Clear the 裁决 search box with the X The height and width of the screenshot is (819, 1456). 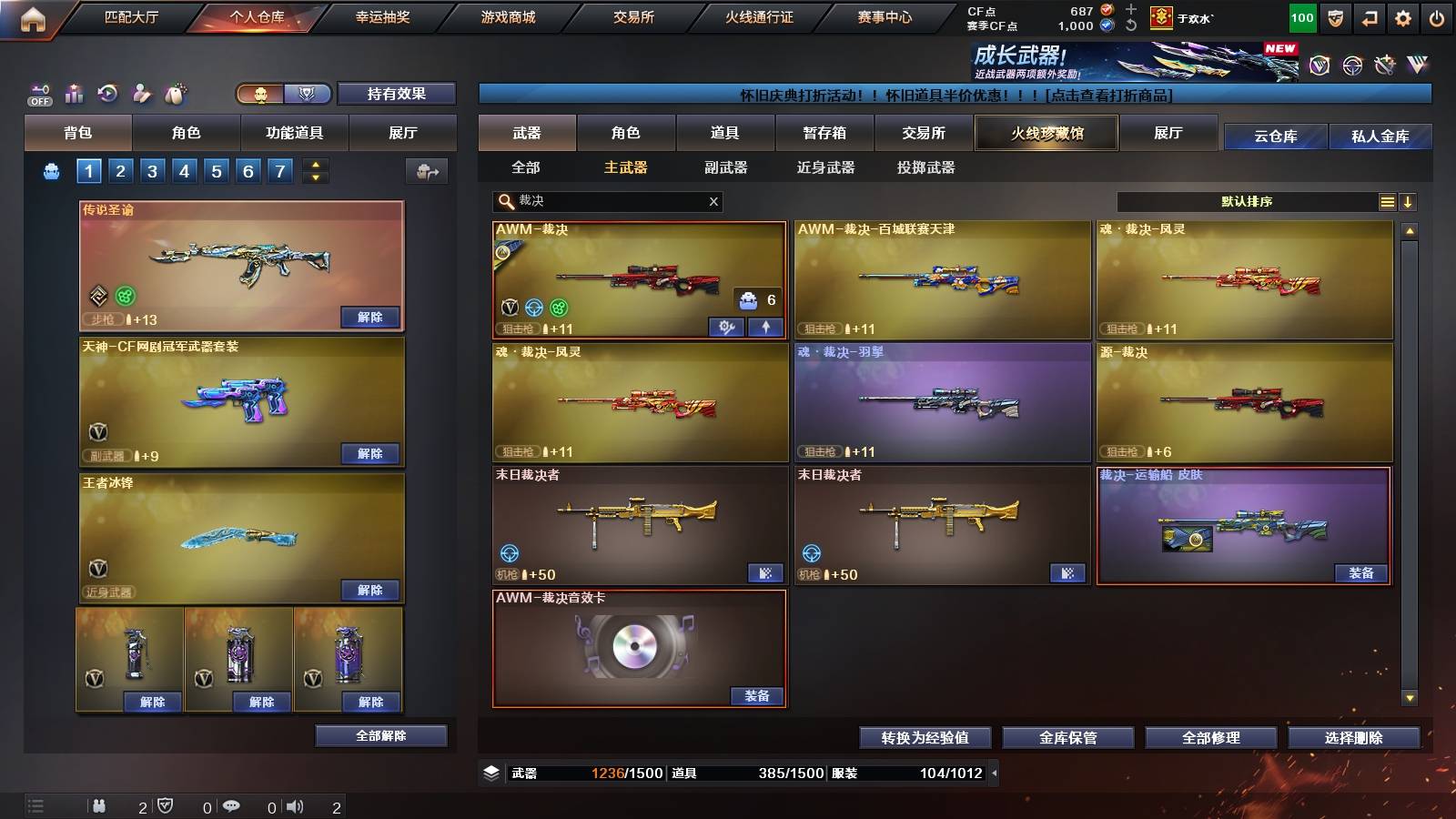point(712,202)
